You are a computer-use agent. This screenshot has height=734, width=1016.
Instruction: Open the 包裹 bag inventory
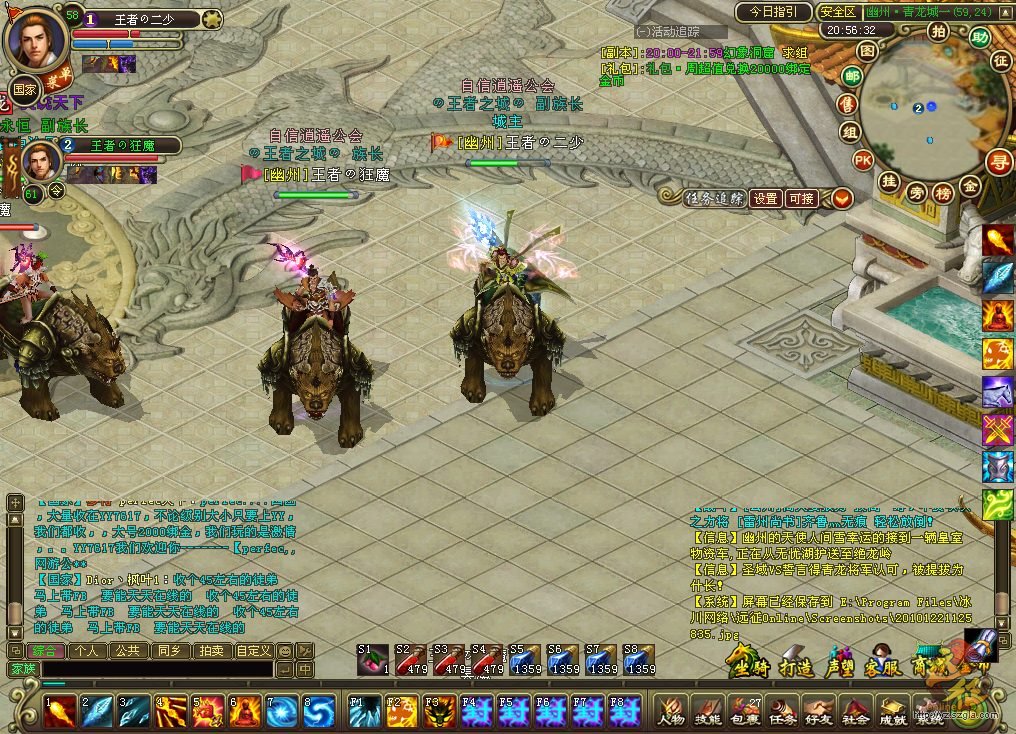(745, 710)
